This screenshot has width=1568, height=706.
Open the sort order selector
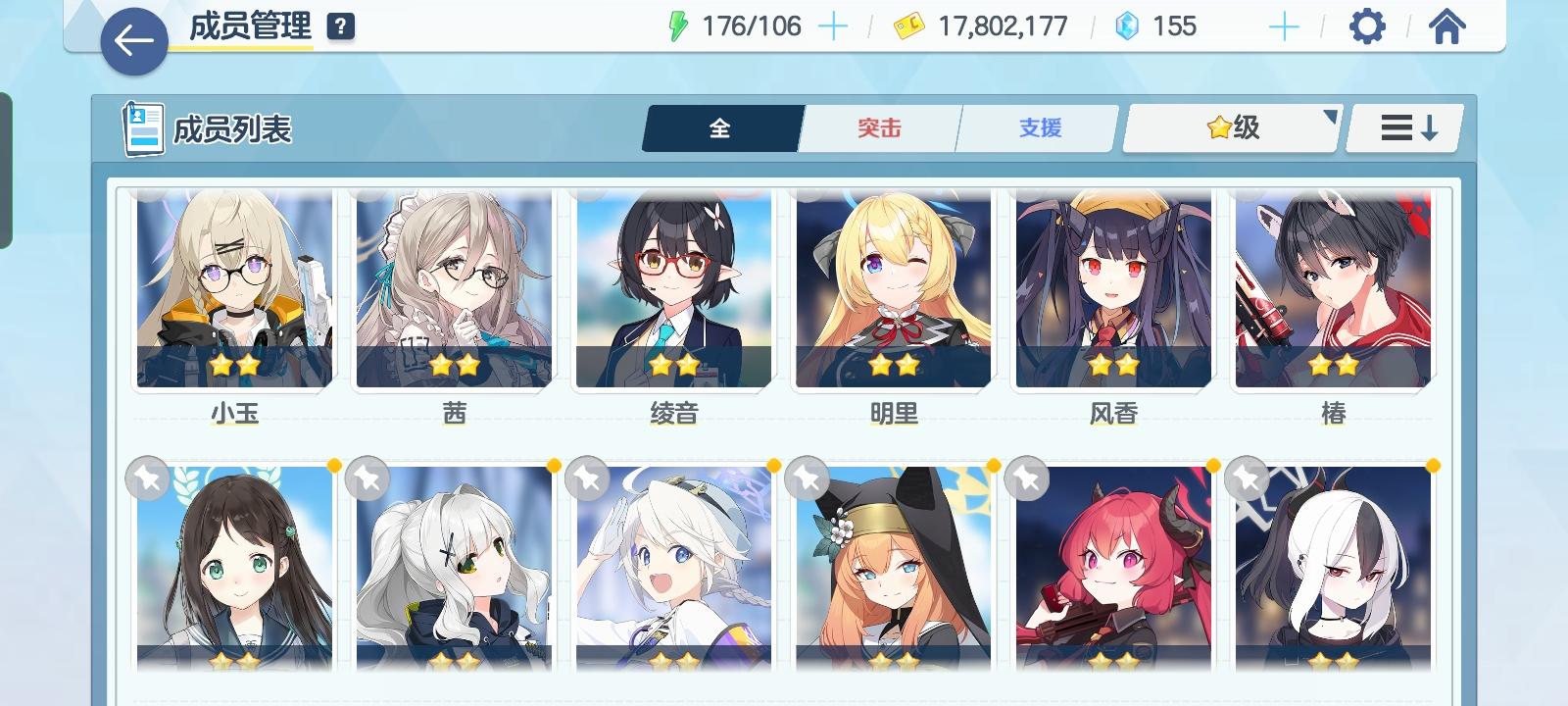[x=1403, y=126]
